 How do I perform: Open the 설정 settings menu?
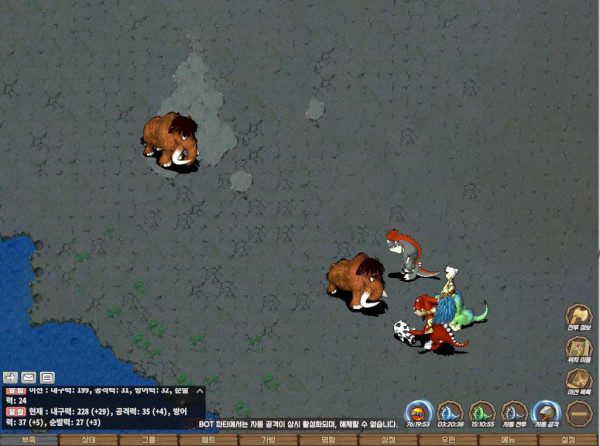click(x=569, y=440)
